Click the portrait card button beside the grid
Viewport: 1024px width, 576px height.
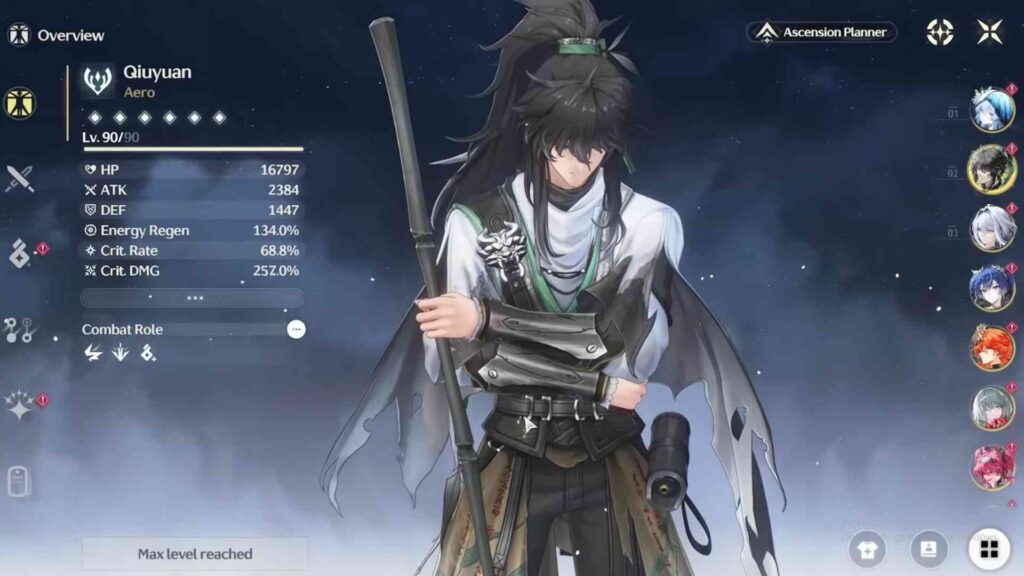point(929,548)
